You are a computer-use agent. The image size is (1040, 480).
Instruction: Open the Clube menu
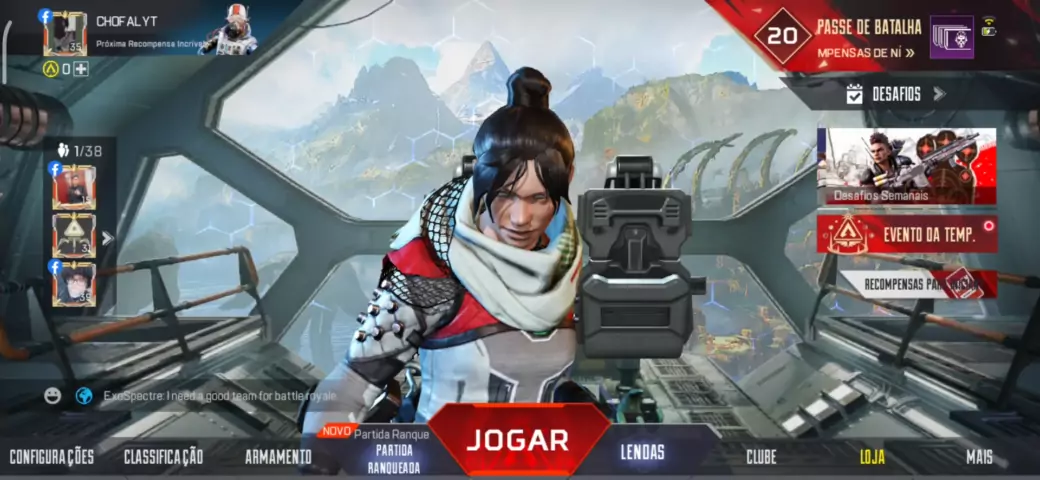click(761, 457)
